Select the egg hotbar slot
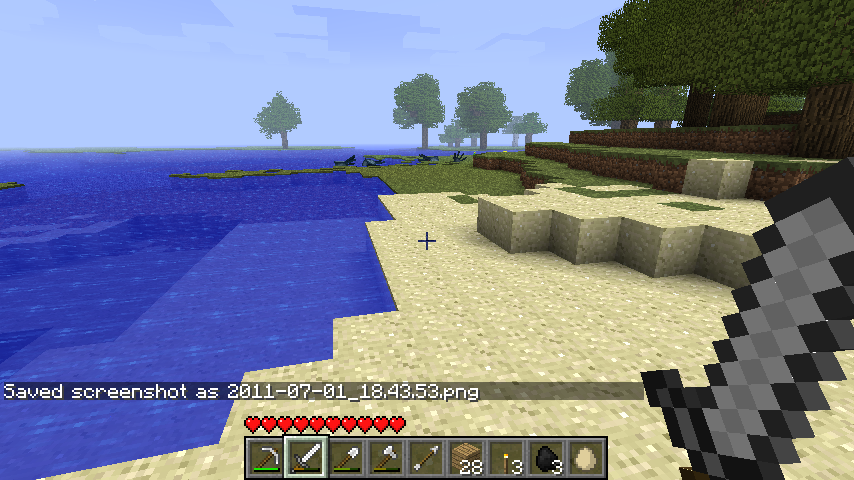This screenshot has width=854, height=480. pos(585,458)
